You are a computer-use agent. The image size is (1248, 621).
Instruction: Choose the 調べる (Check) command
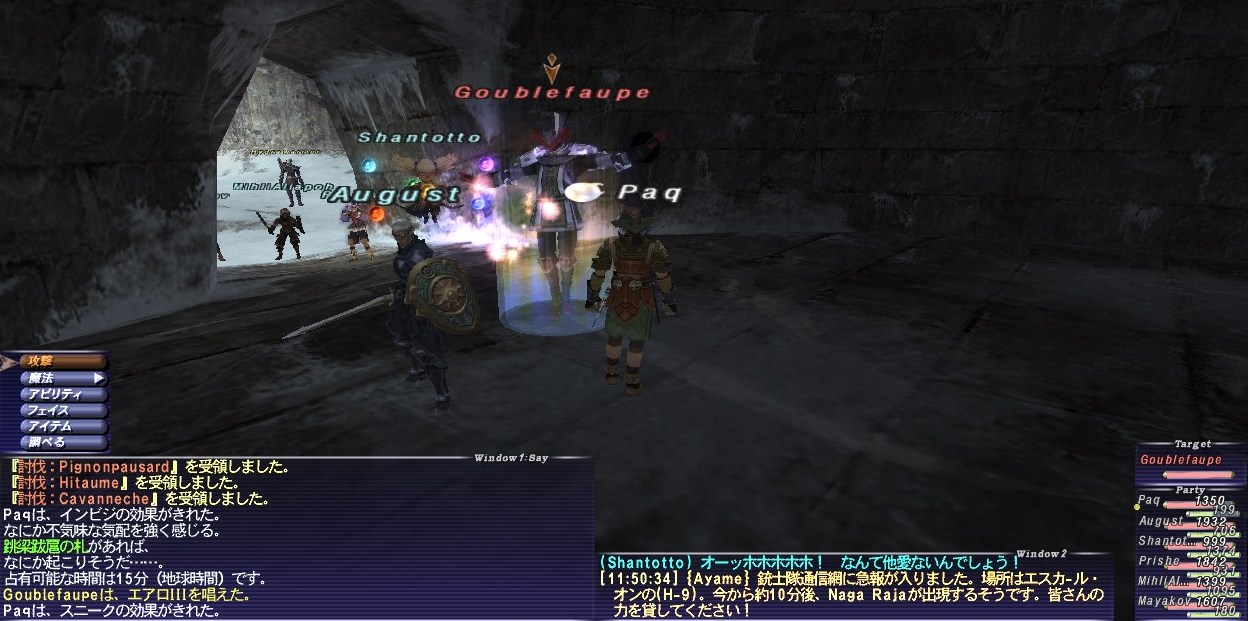click(x=60, y=442)
